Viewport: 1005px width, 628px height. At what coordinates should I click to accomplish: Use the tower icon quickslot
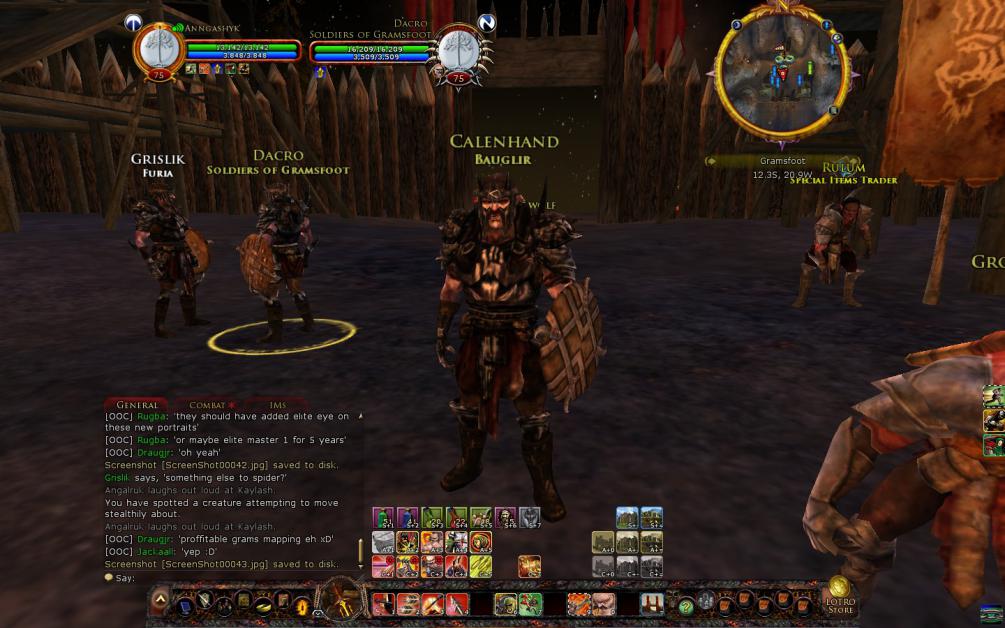[651, 603]
